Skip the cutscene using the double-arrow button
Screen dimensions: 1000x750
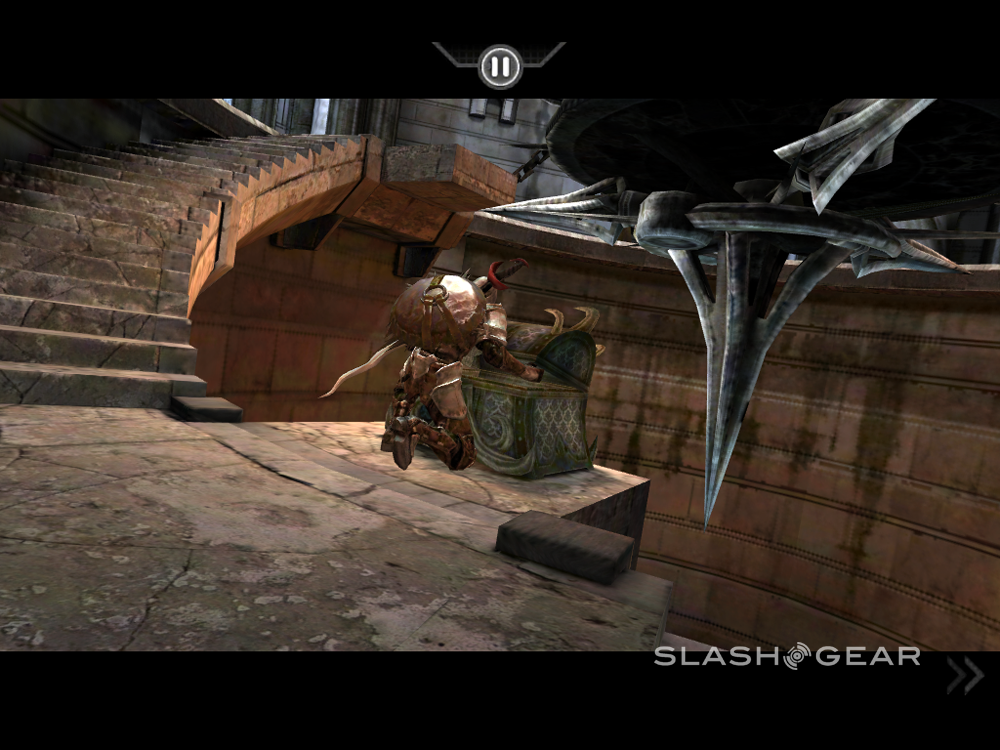tap(965, 677)
